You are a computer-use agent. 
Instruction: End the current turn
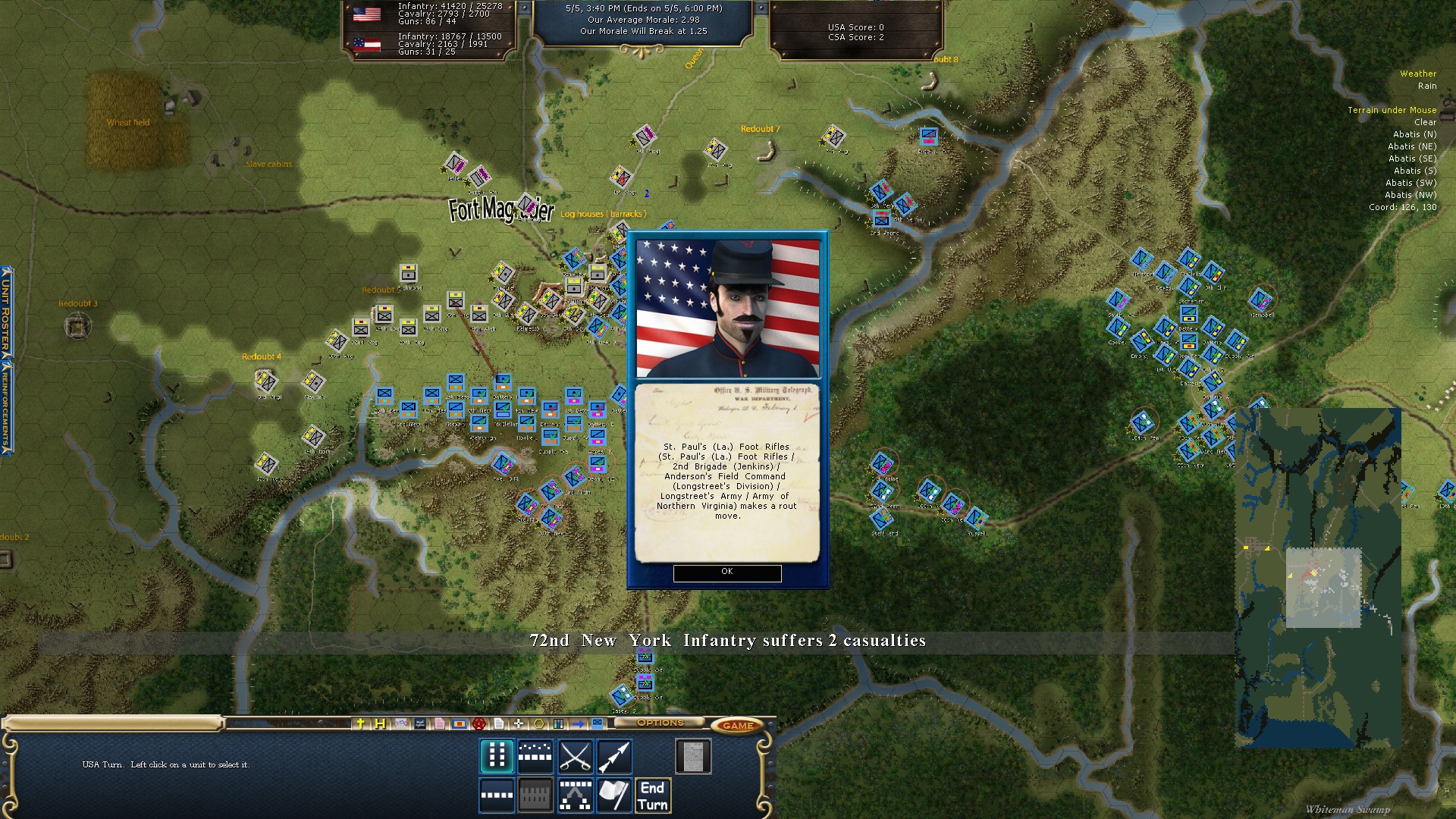point(652,795)
